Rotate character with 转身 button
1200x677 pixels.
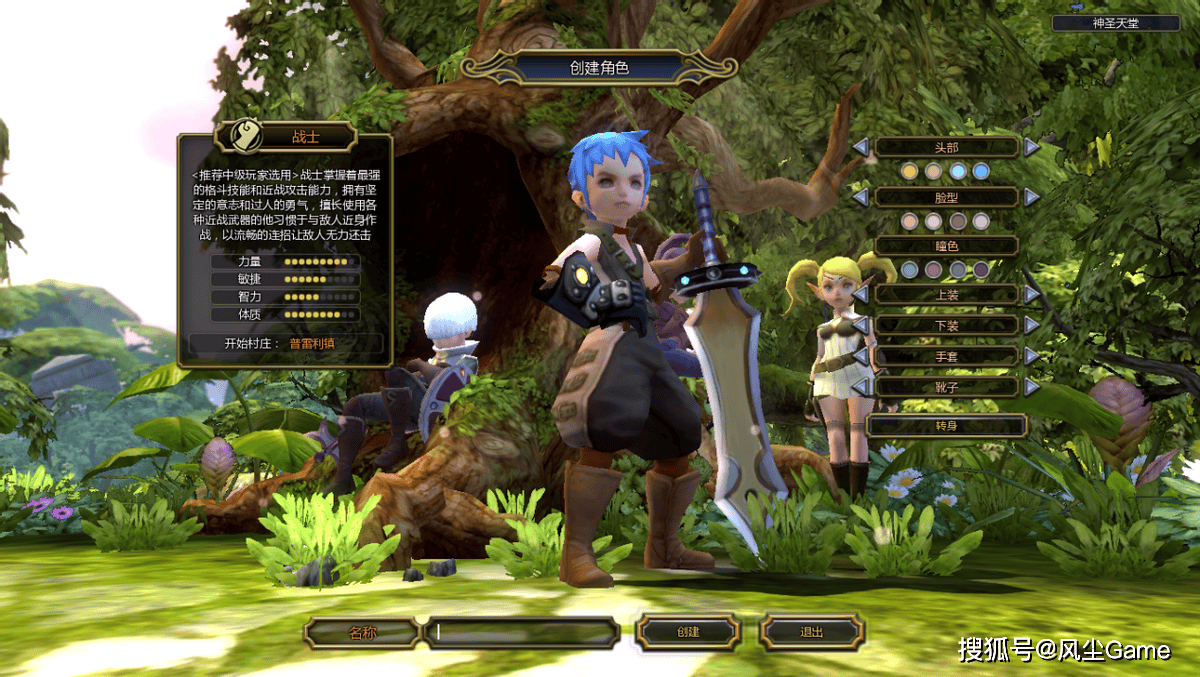click(x=946, y=426)
